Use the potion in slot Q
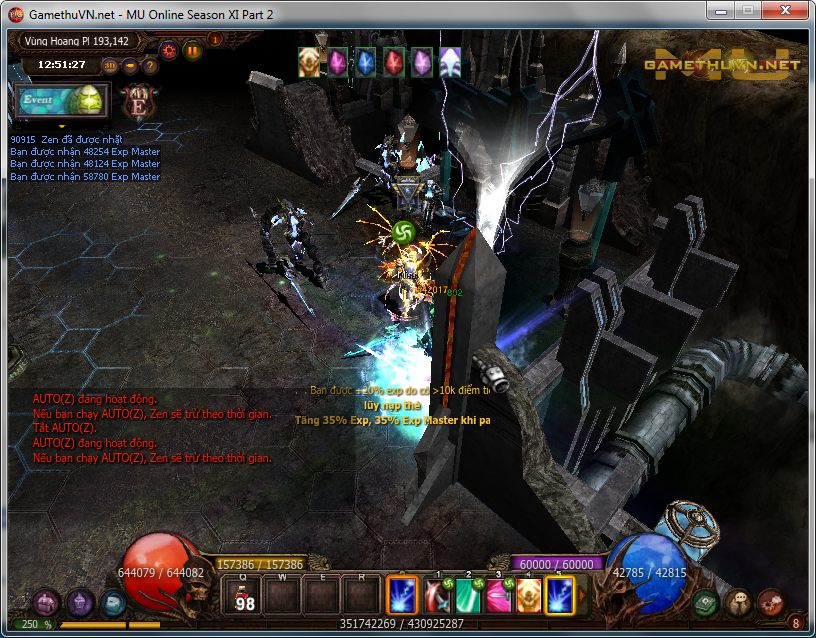 (x=243, y=595)
